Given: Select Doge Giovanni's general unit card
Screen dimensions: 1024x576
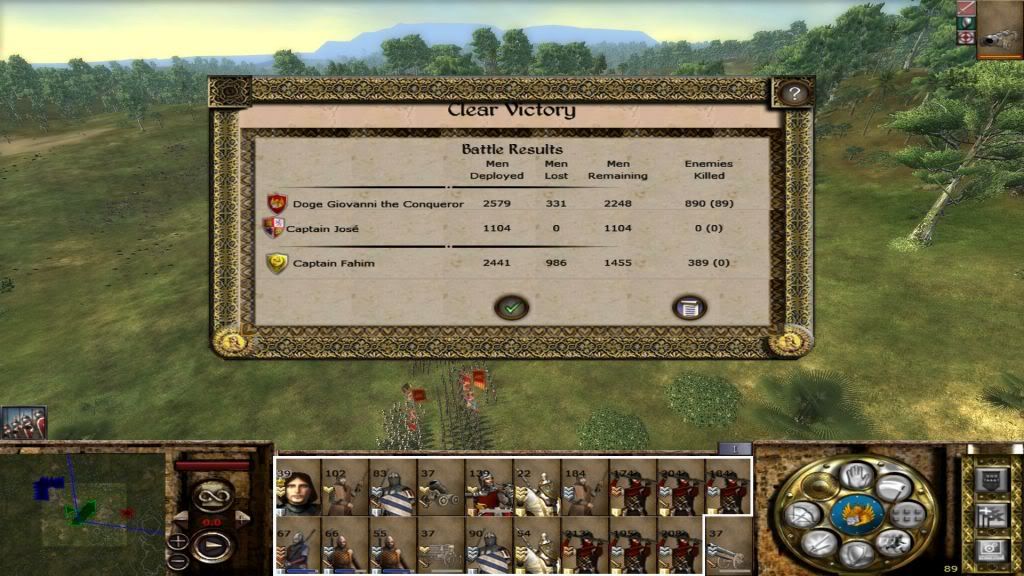Looking at the screenshot, I should pos(298,488).
